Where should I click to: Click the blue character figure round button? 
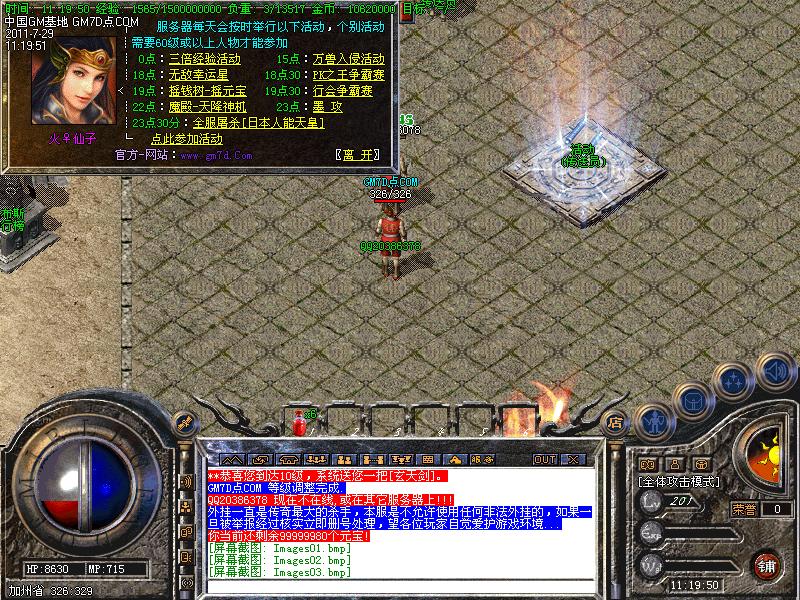coord(652,420)
